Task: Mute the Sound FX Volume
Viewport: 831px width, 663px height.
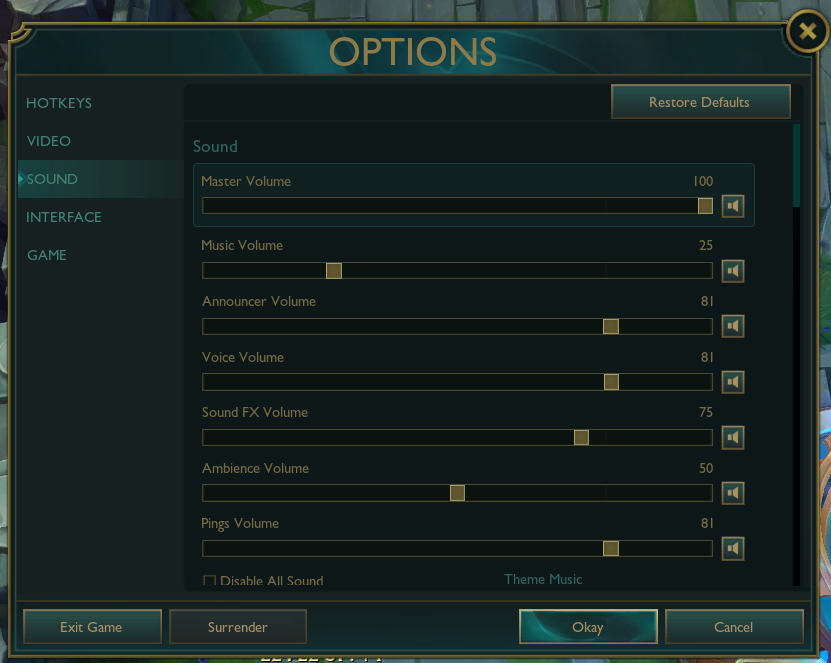Action: pyautogui.click(x=733, y=437)
